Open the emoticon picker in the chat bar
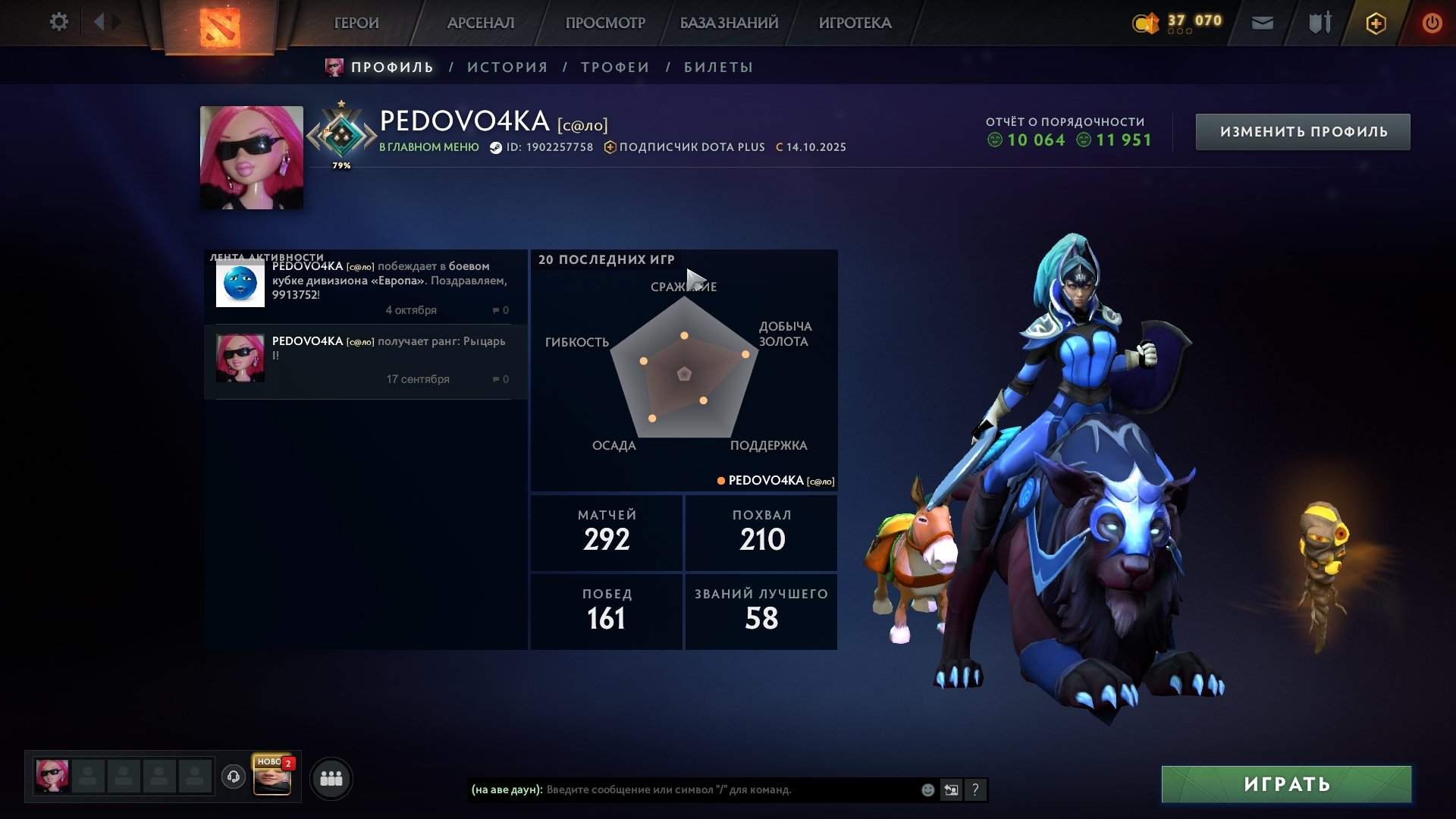 click(927, 790)
